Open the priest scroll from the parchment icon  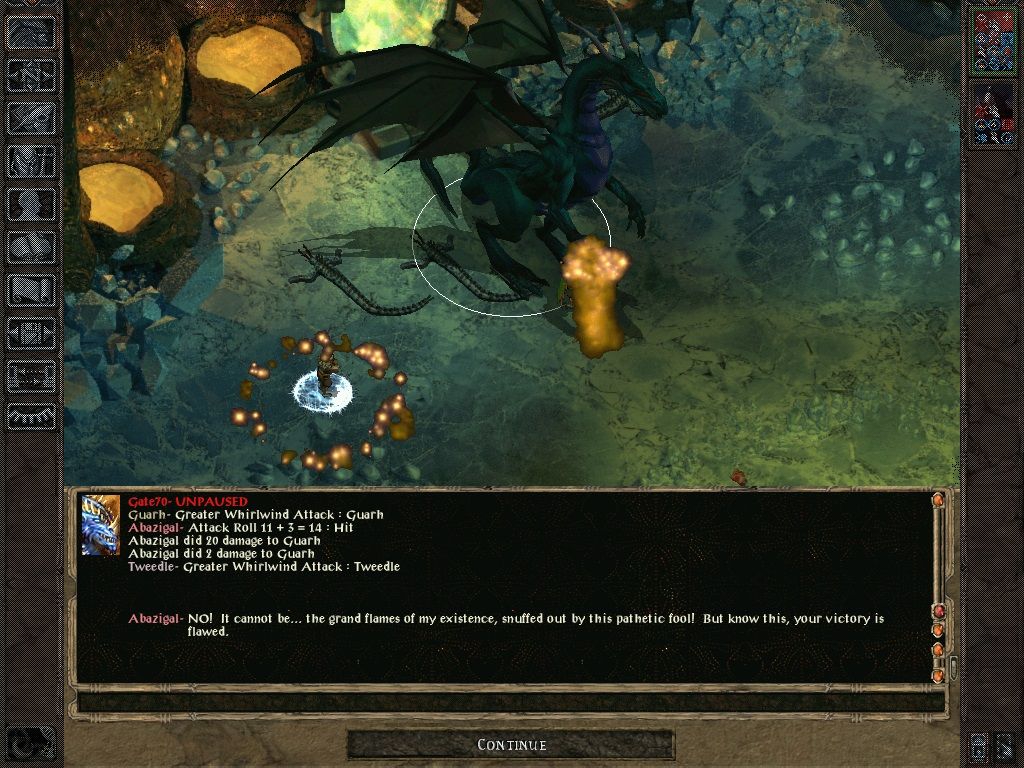tap(31, 291)
